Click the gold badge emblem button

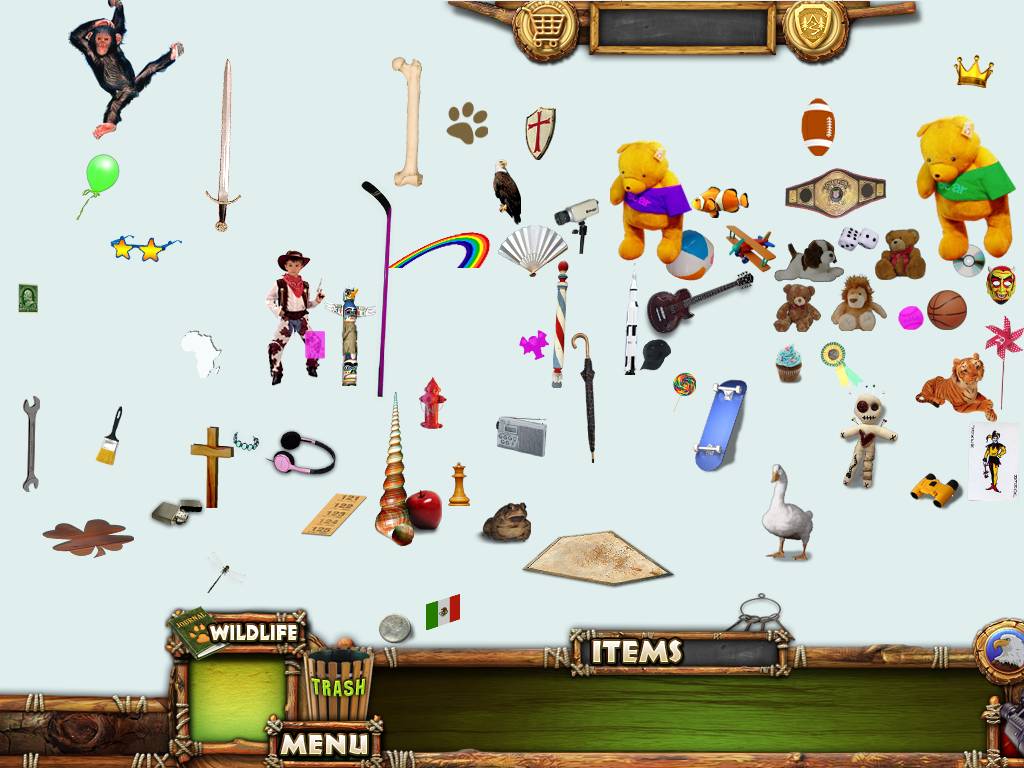[x=815, y=27]
